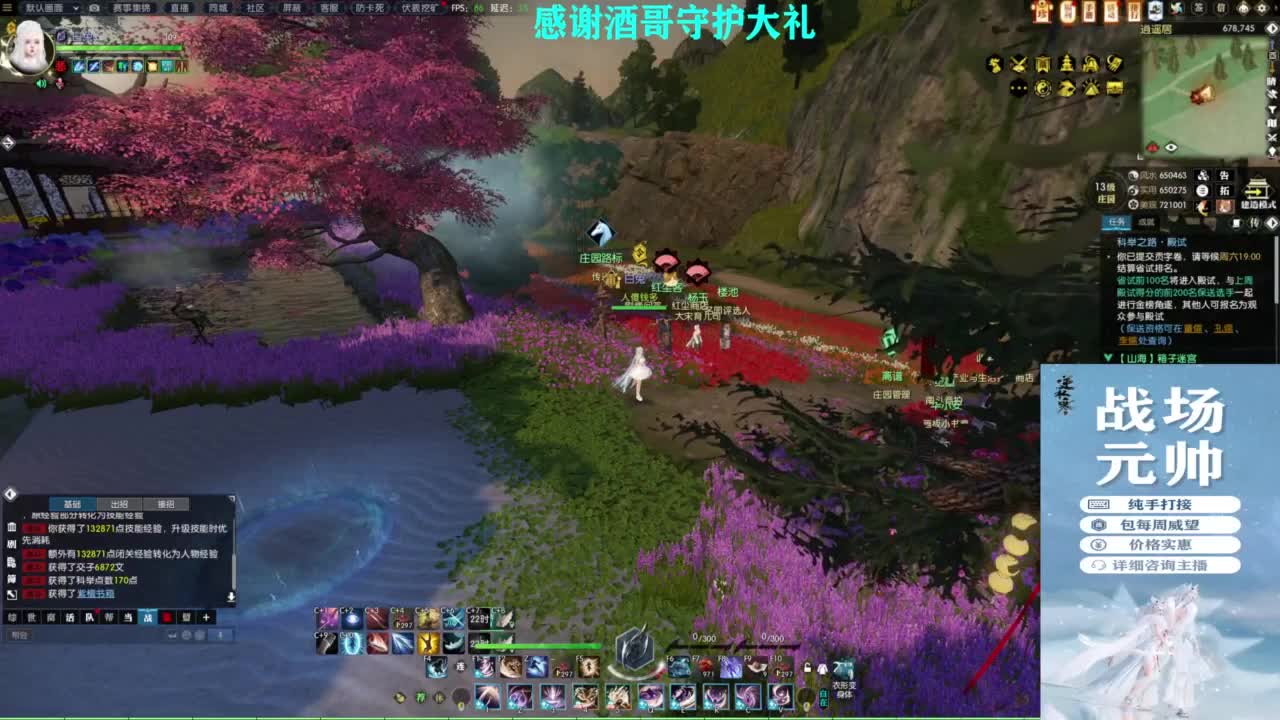Expand the chat log download arrow
Viewport: 1280px width, 720px height.
pyautogui.click(x=230, y=597)
